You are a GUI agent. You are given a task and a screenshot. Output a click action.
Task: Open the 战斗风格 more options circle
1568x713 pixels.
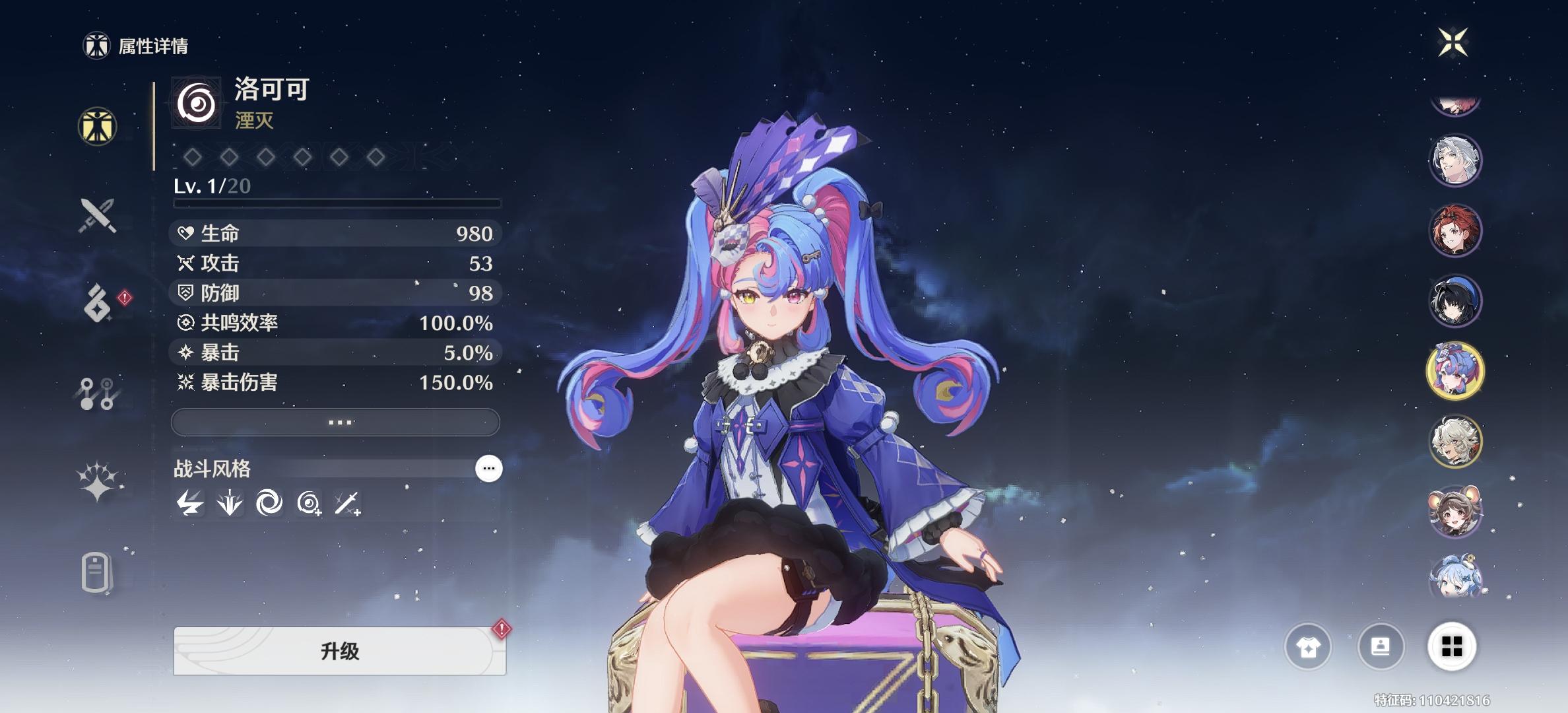[x=488, y=469]
